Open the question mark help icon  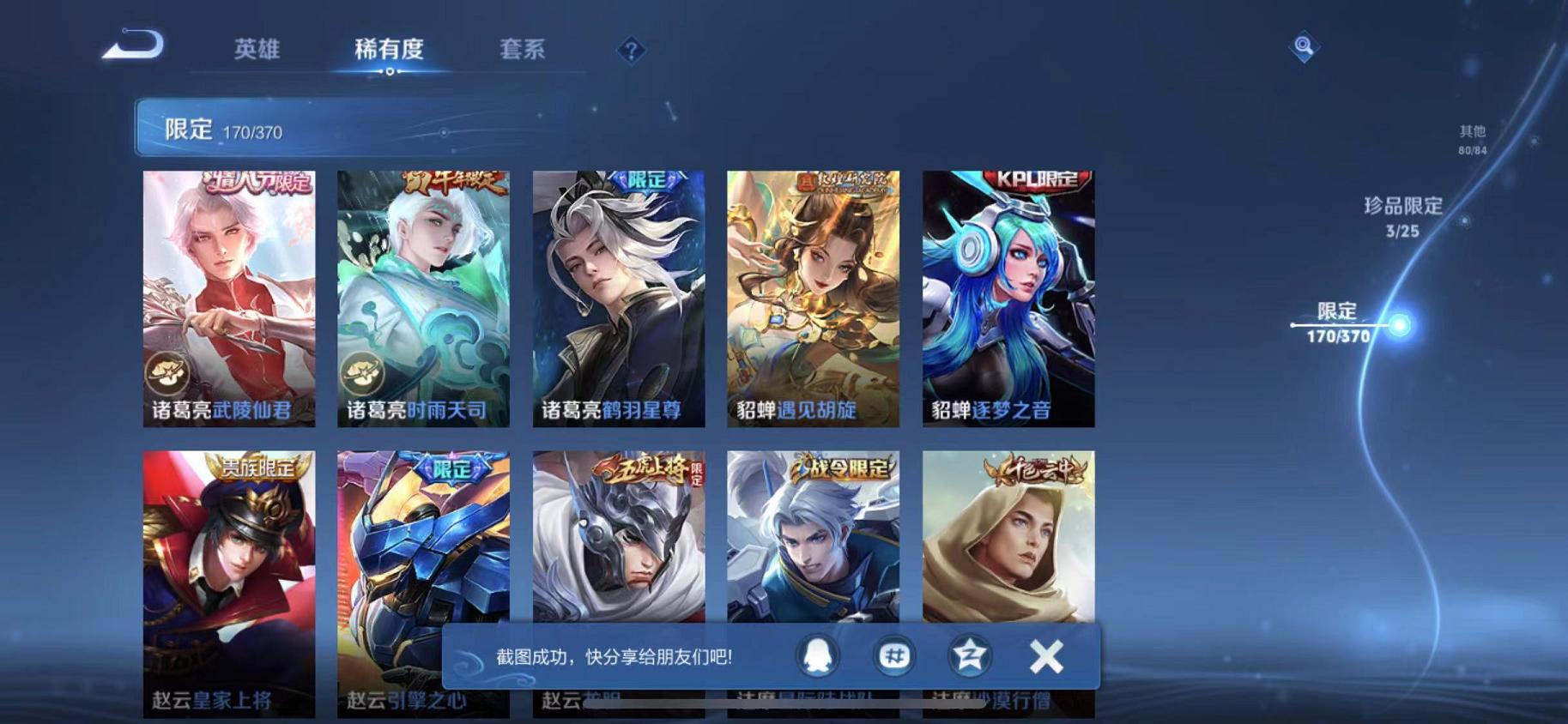[631, 51]
